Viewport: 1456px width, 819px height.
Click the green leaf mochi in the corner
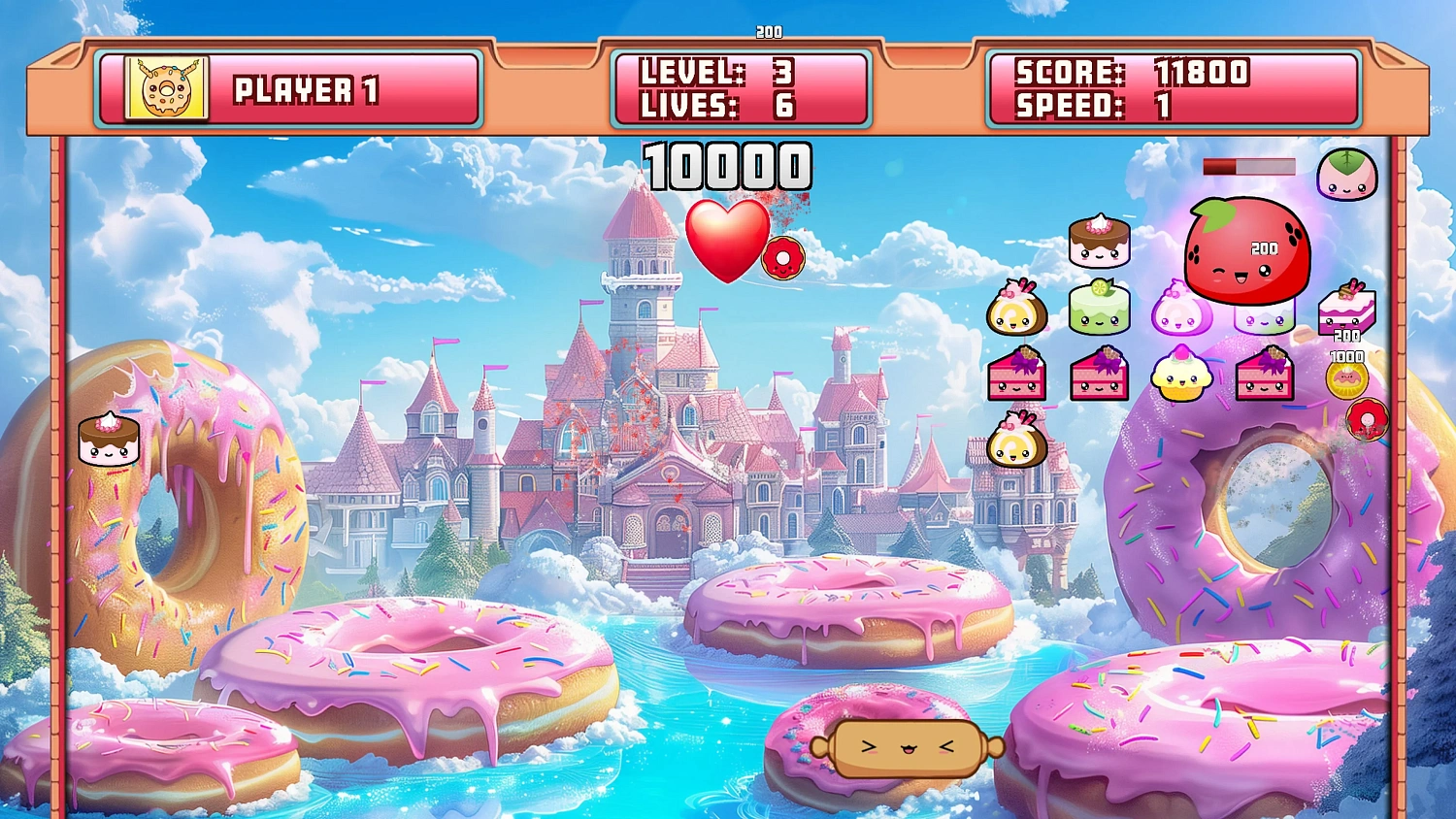[1349, 175]
